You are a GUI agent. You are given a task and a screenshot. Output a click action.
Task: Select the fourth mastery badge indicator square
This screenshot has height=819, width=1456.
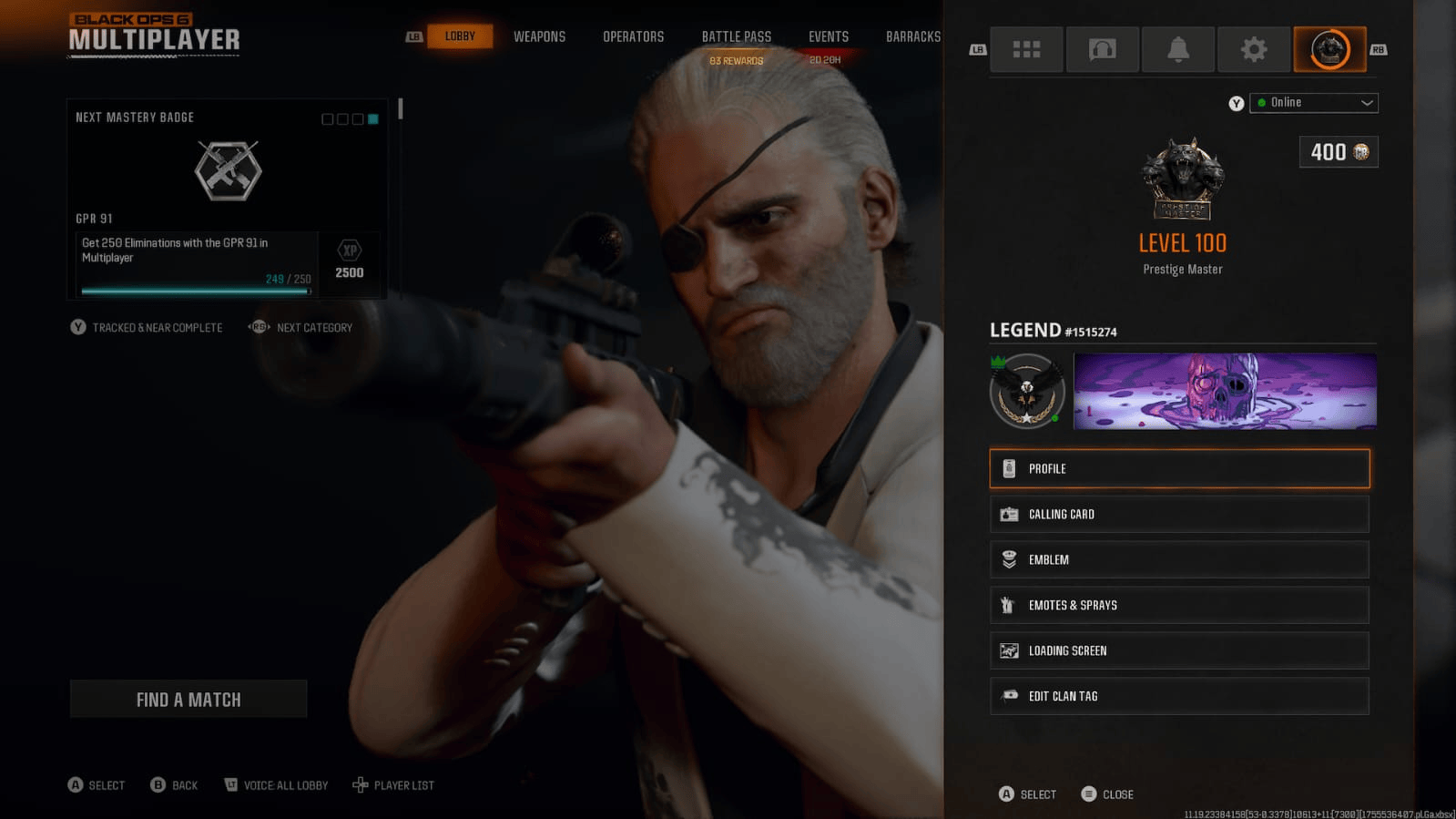coord(372,118)
